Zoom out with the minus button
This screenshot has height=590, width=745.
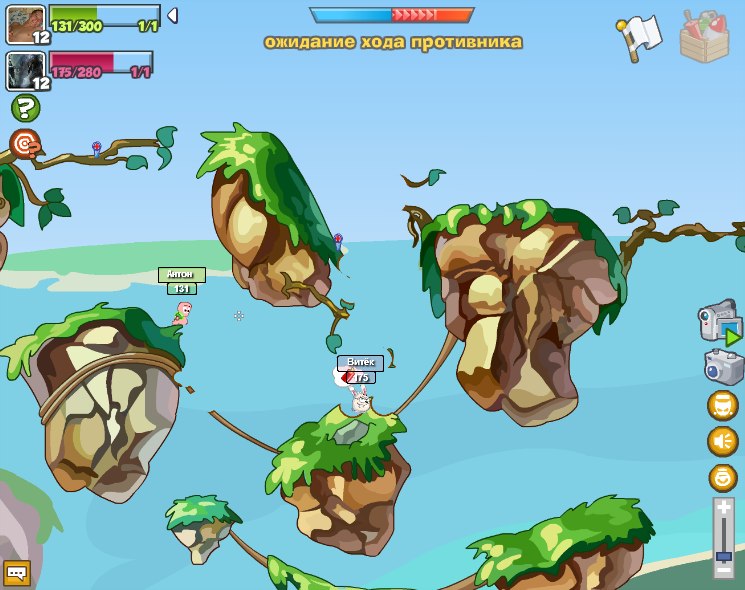pyautogui.click(x=723, y=571)
